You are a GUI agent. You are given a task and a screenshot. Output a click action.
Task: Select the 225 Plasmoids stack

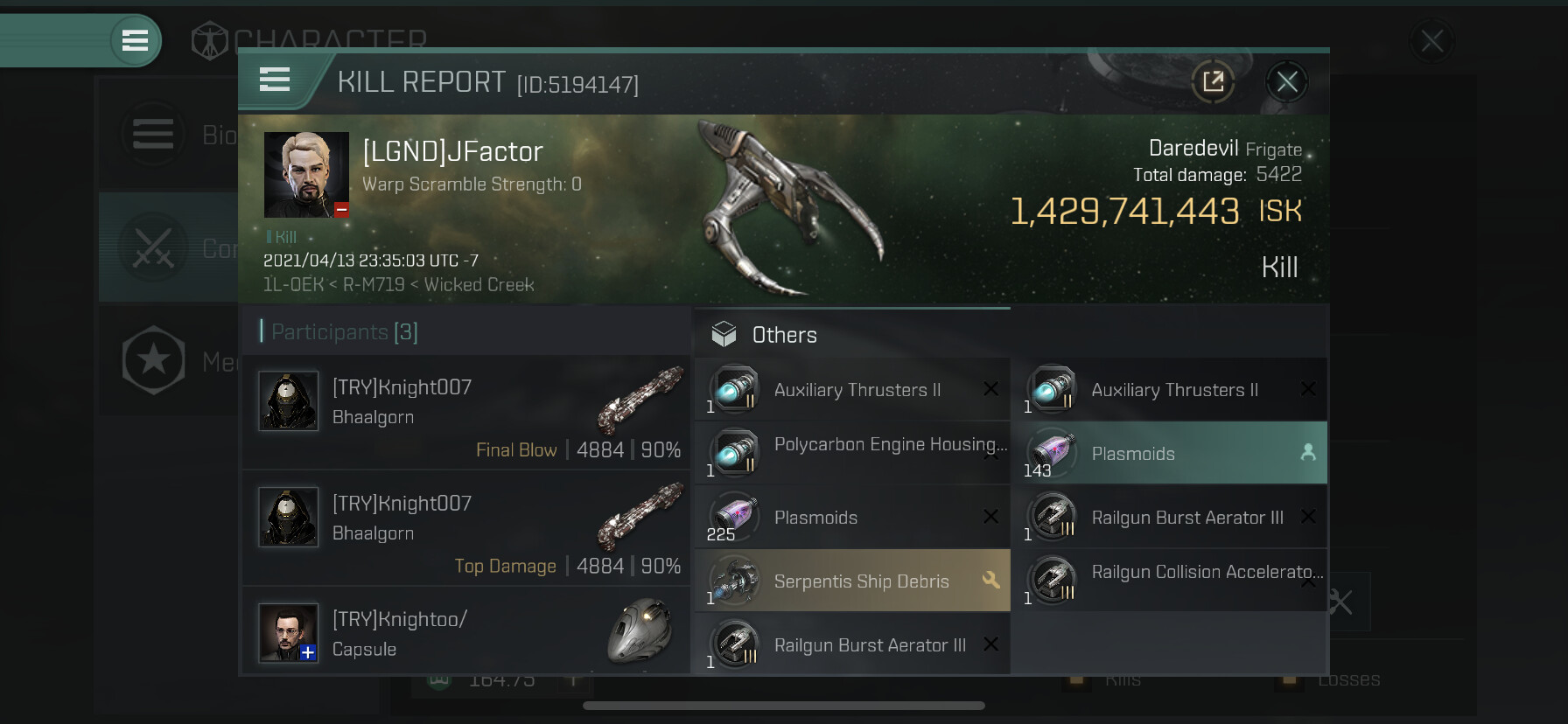pyautogui.click(x=852, y=518)
